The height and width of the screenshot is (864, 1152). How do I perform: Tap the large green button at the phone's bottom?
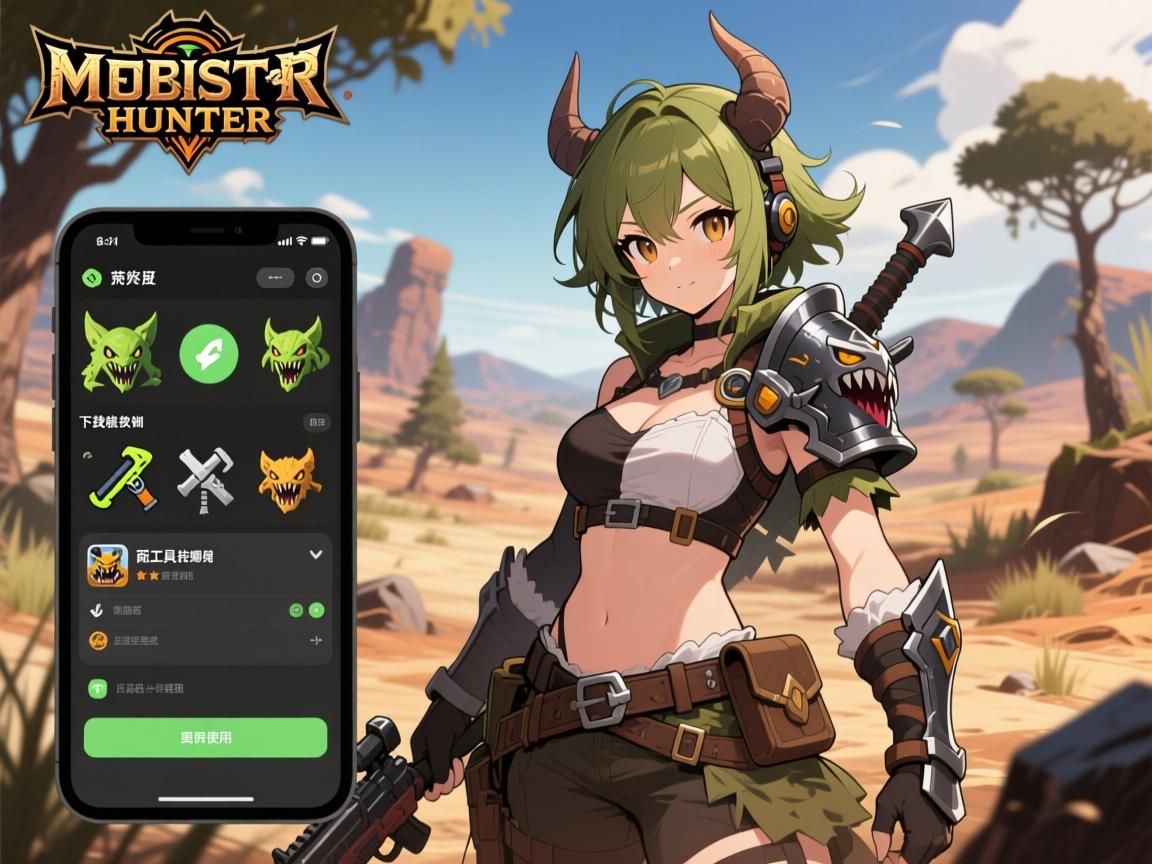pyautogui.click(x=205, y=737)
